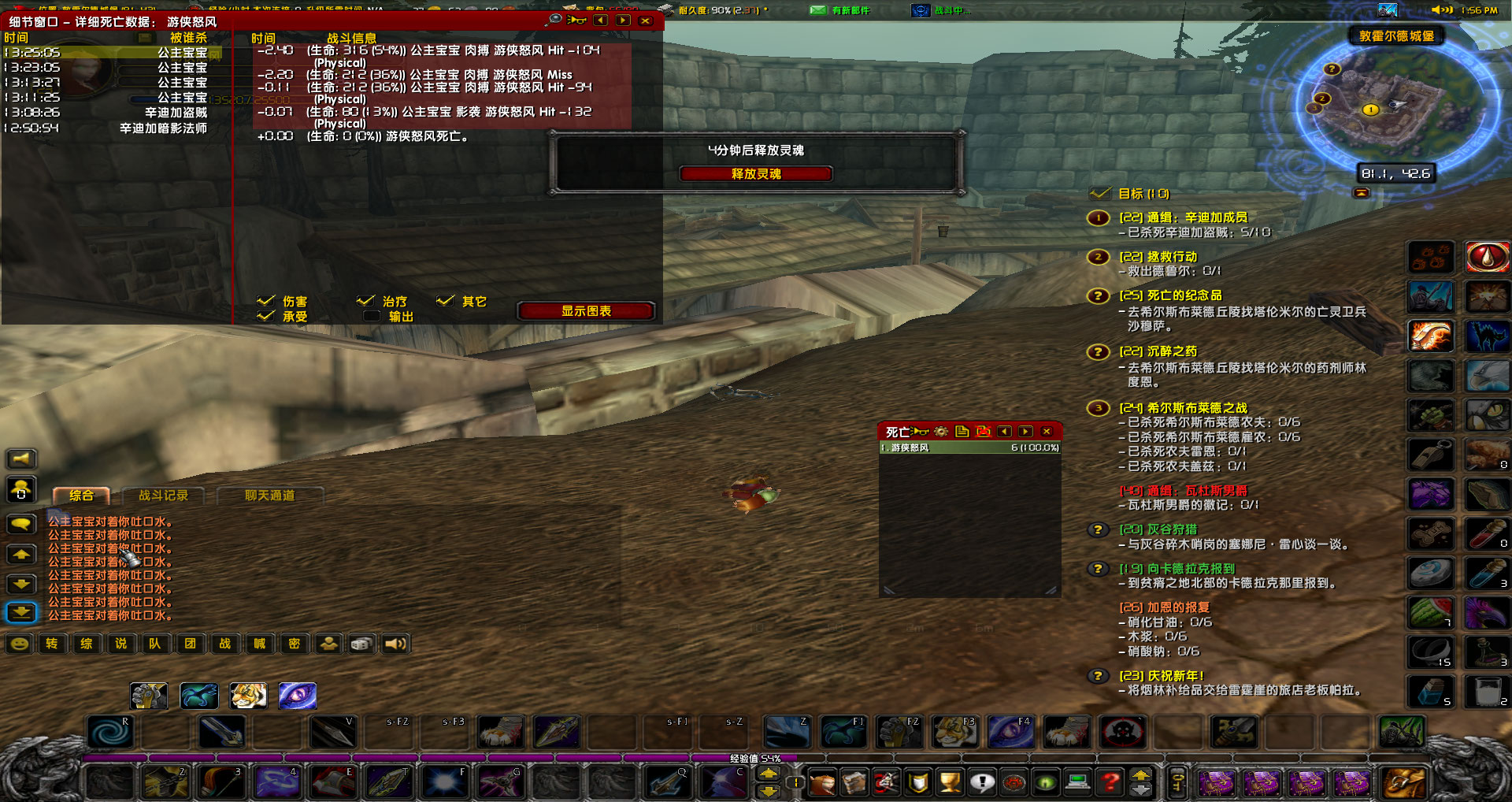
Task: Toggle the 伤害 checkbox
Action: pos(266,300)
